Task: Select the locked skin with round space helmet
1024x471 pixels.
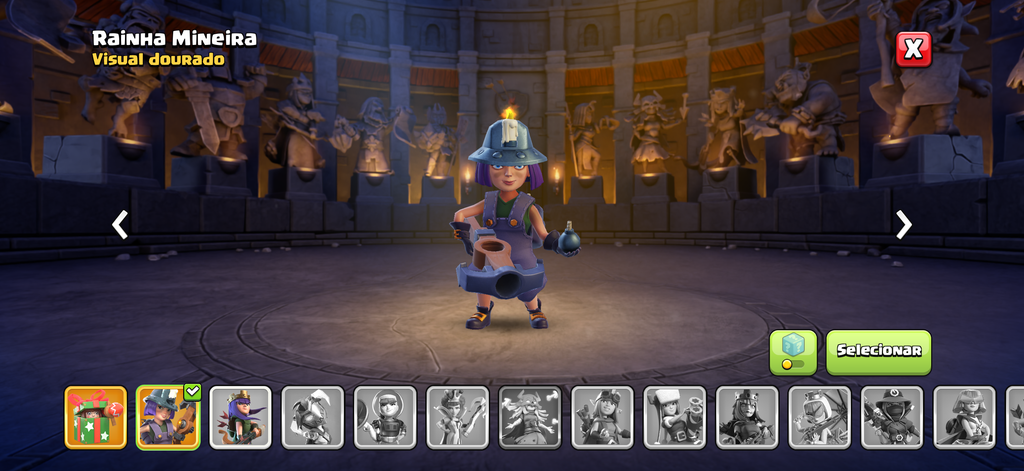Action: click(385, 417)
